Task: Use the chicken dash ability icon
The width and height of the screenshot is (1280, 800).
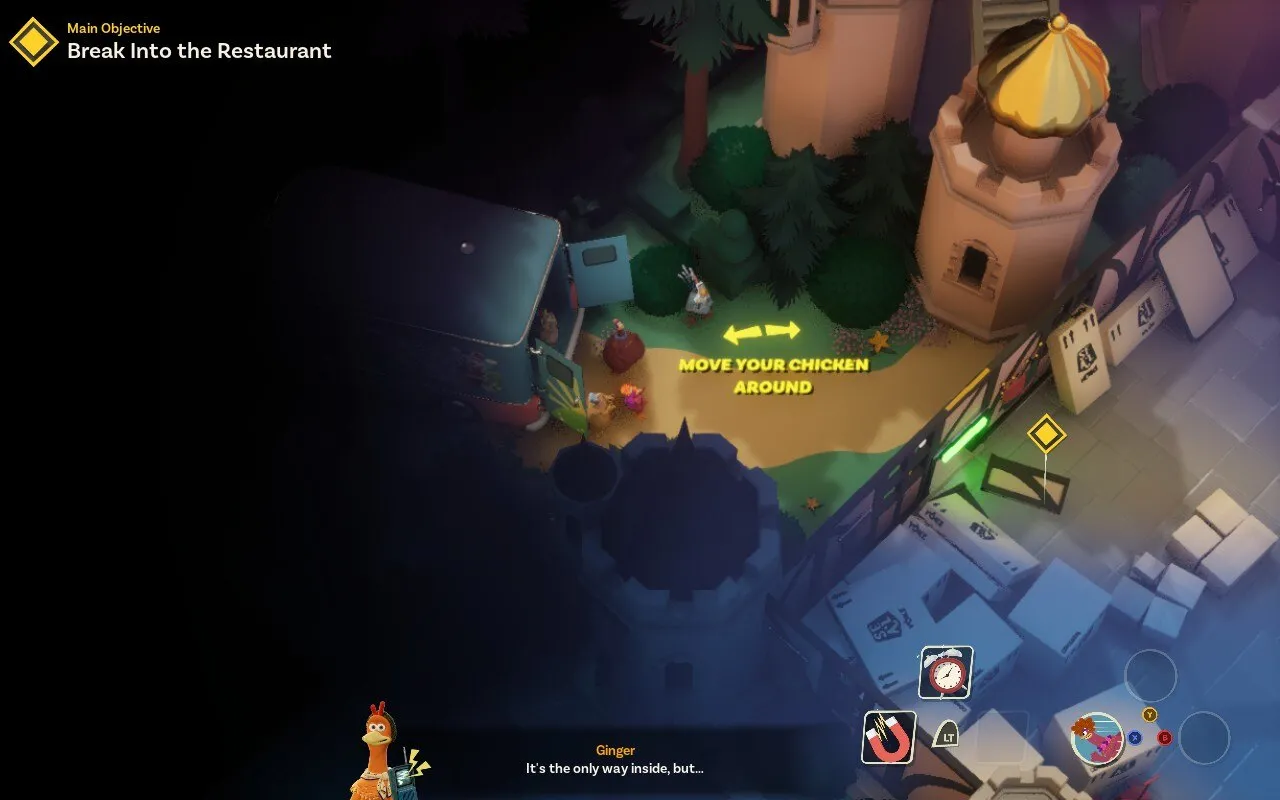Action: (1097, 738)
